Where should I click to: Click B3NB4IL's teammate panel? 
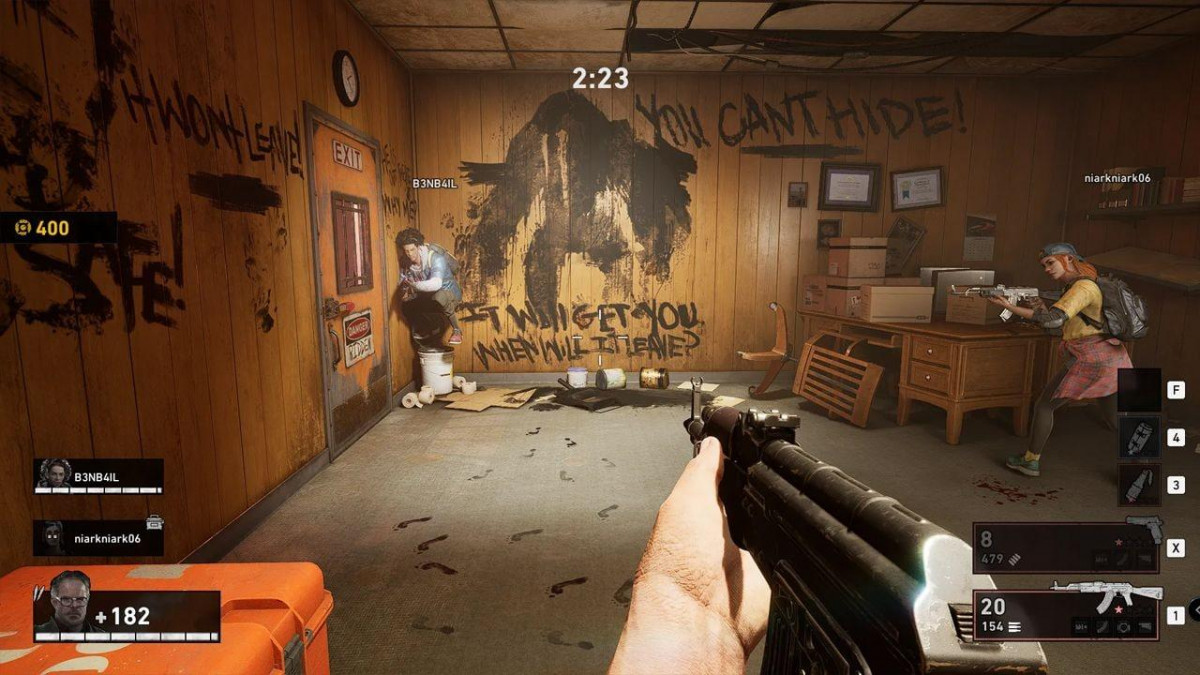[98, 476]
